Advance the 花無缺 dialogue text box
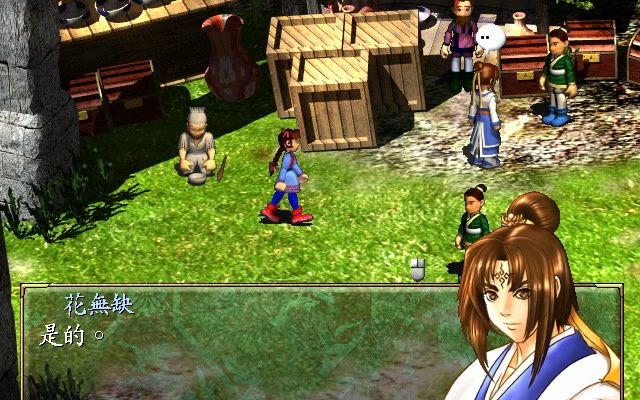 click(x=230, y=340)
